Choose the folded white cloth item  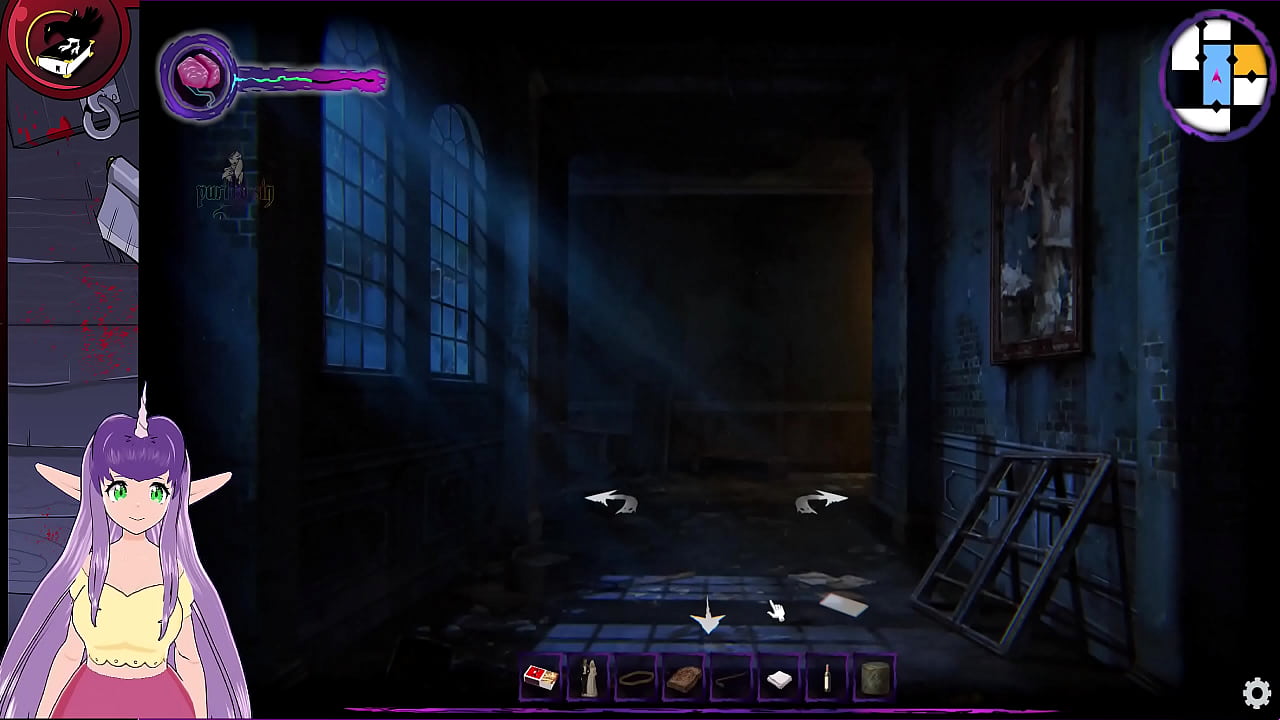click(779, 680)
